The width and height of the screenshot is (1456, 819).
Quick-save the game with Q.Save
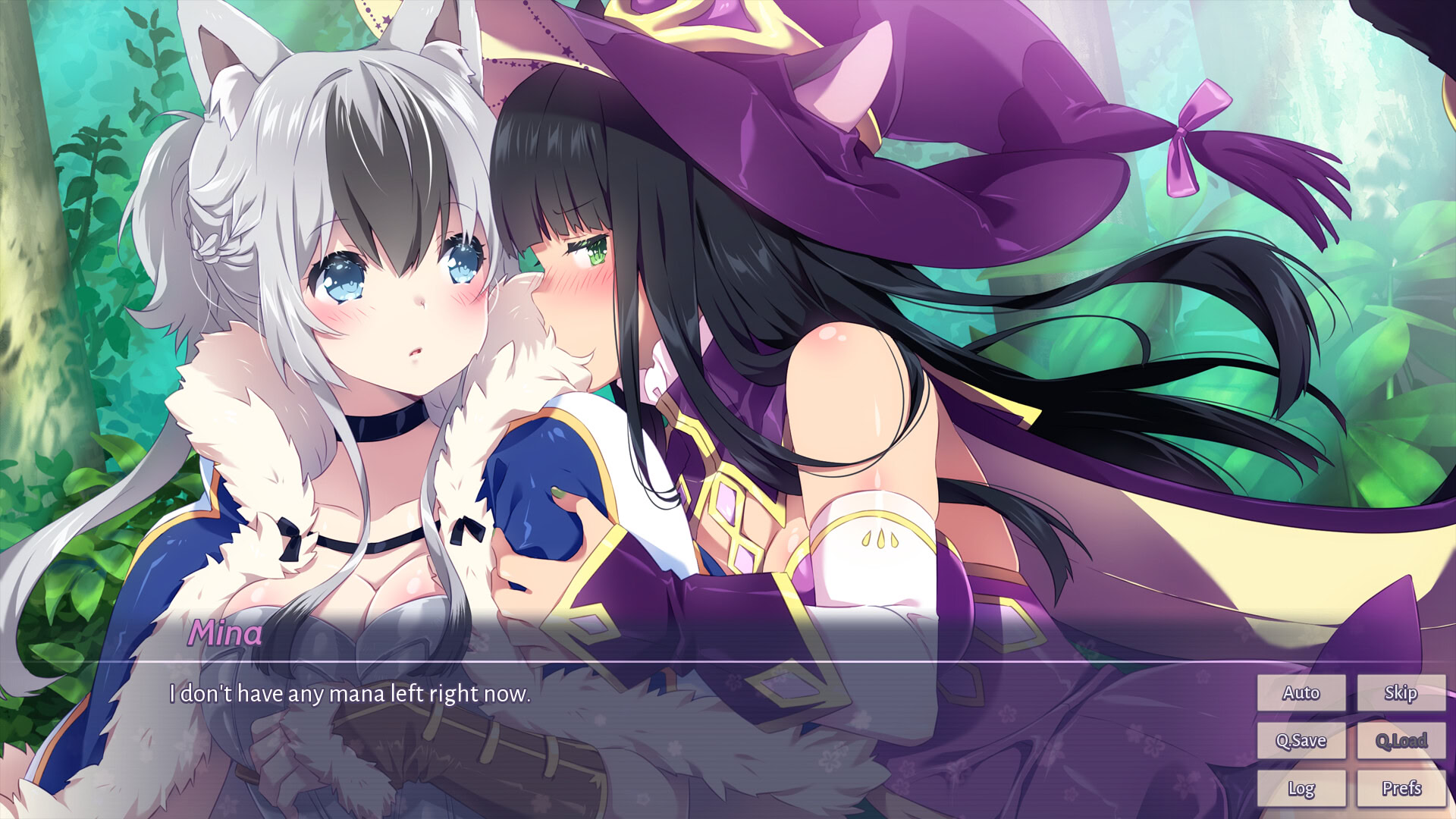1301,740
